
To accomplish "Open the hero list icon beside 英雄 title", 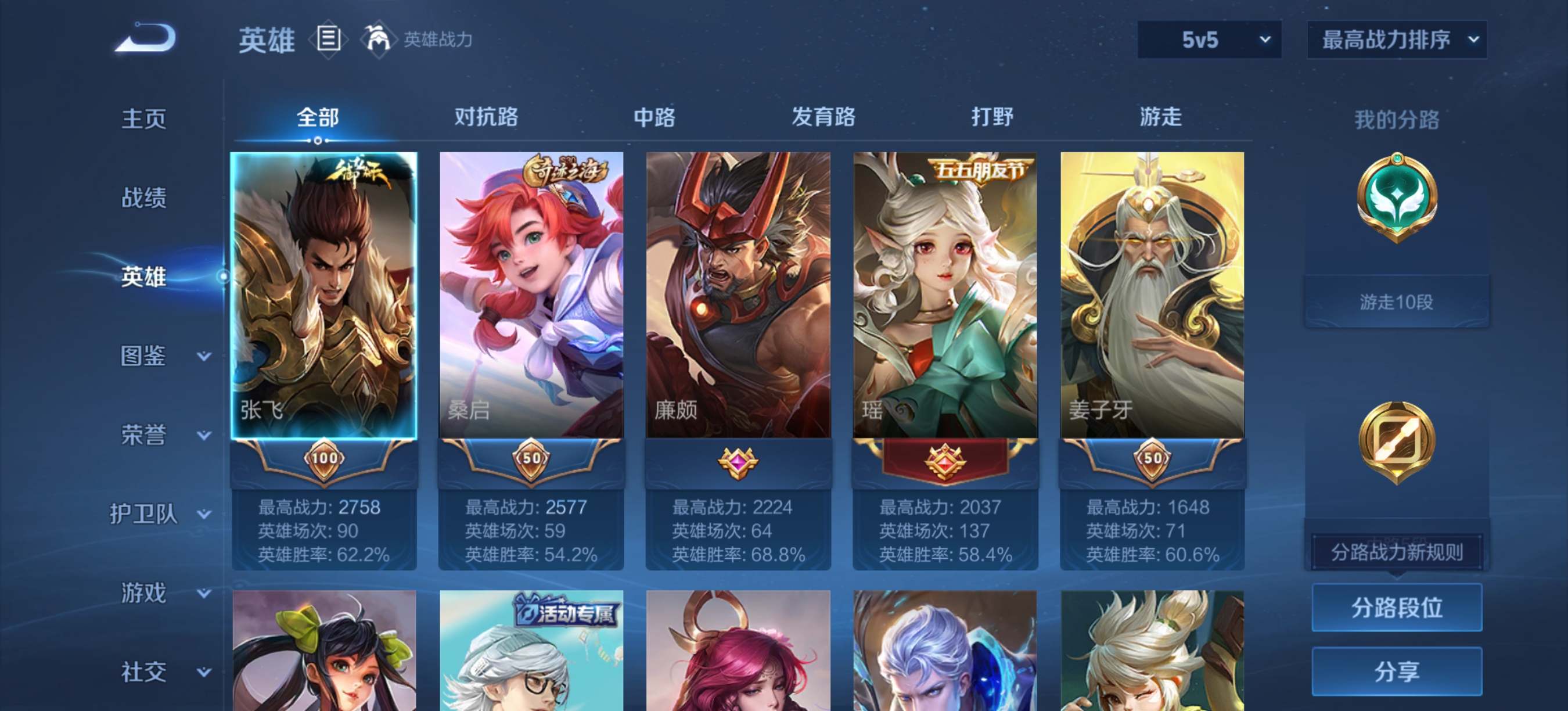I will [329, 39].
